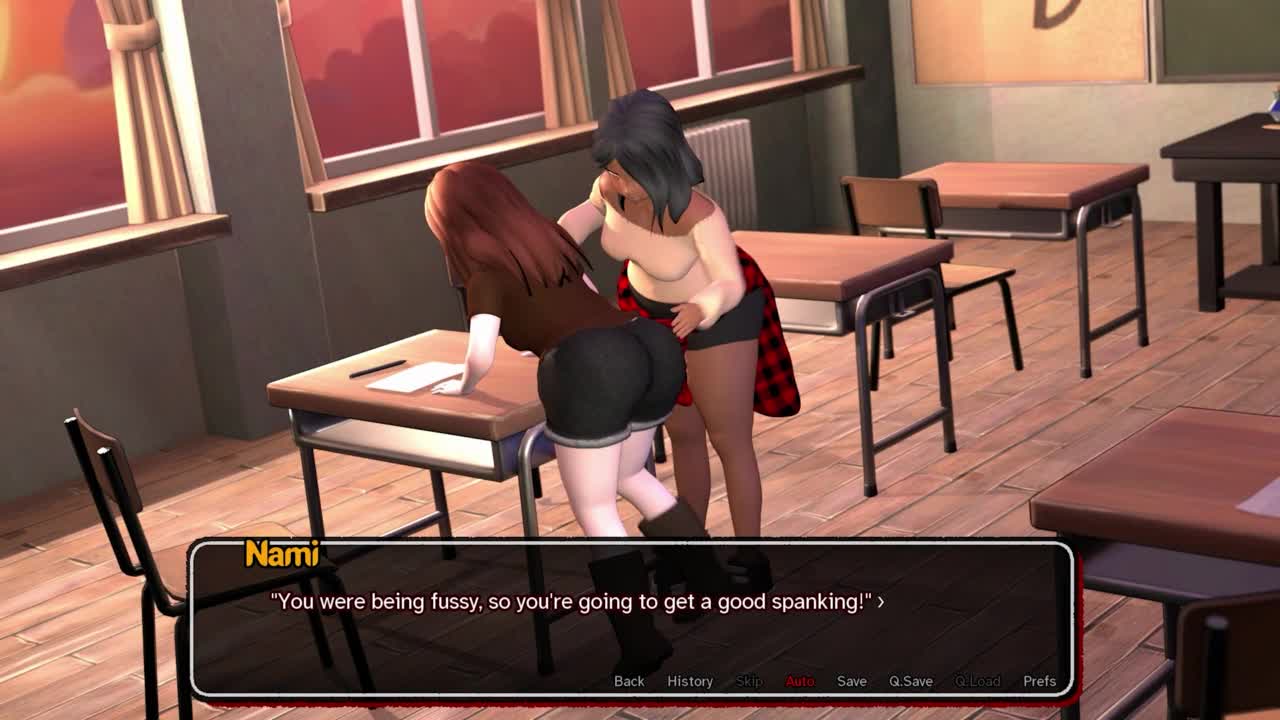Go back to the previous dialogue line
This screenshot has height=720, width=1280.
point(629,681)
